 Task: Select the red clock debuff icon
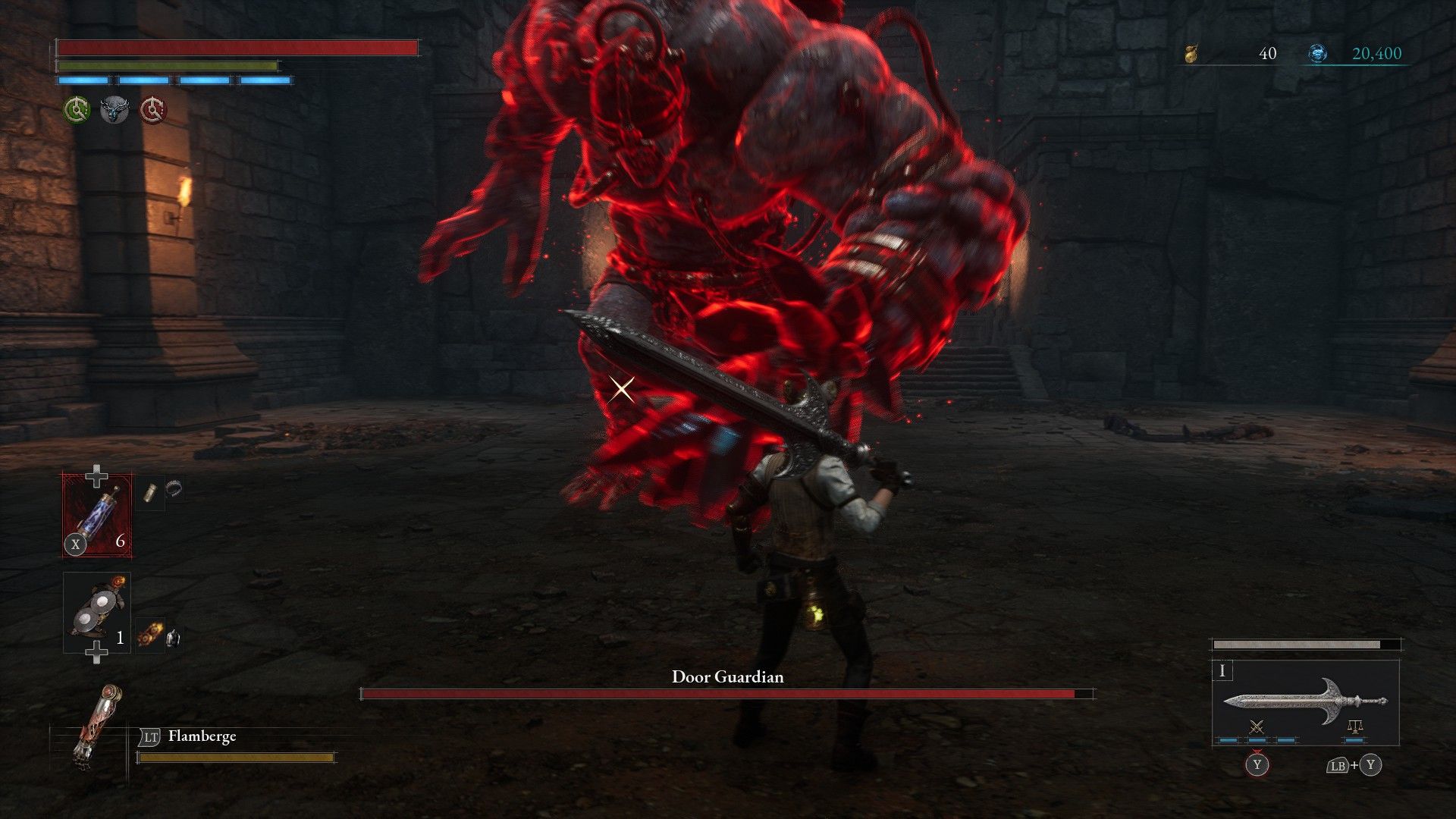[152, 108]
